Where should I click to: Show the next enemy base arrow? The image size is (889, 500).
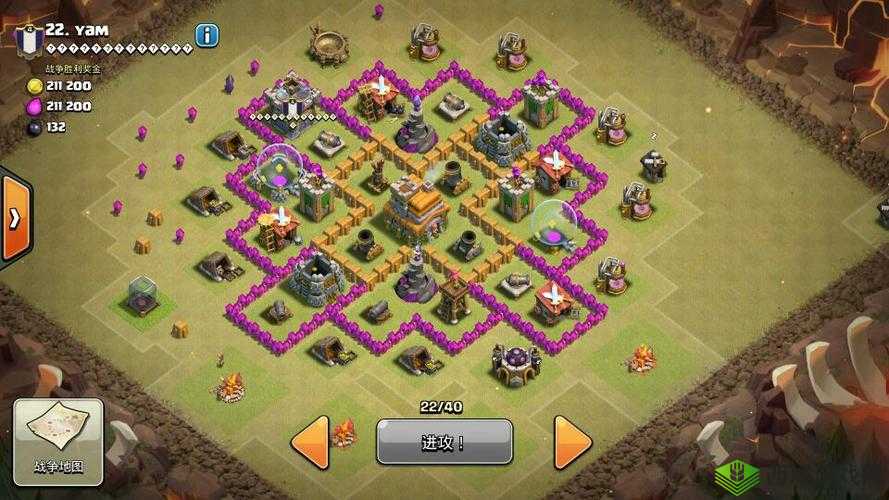[x=573, y=440]
